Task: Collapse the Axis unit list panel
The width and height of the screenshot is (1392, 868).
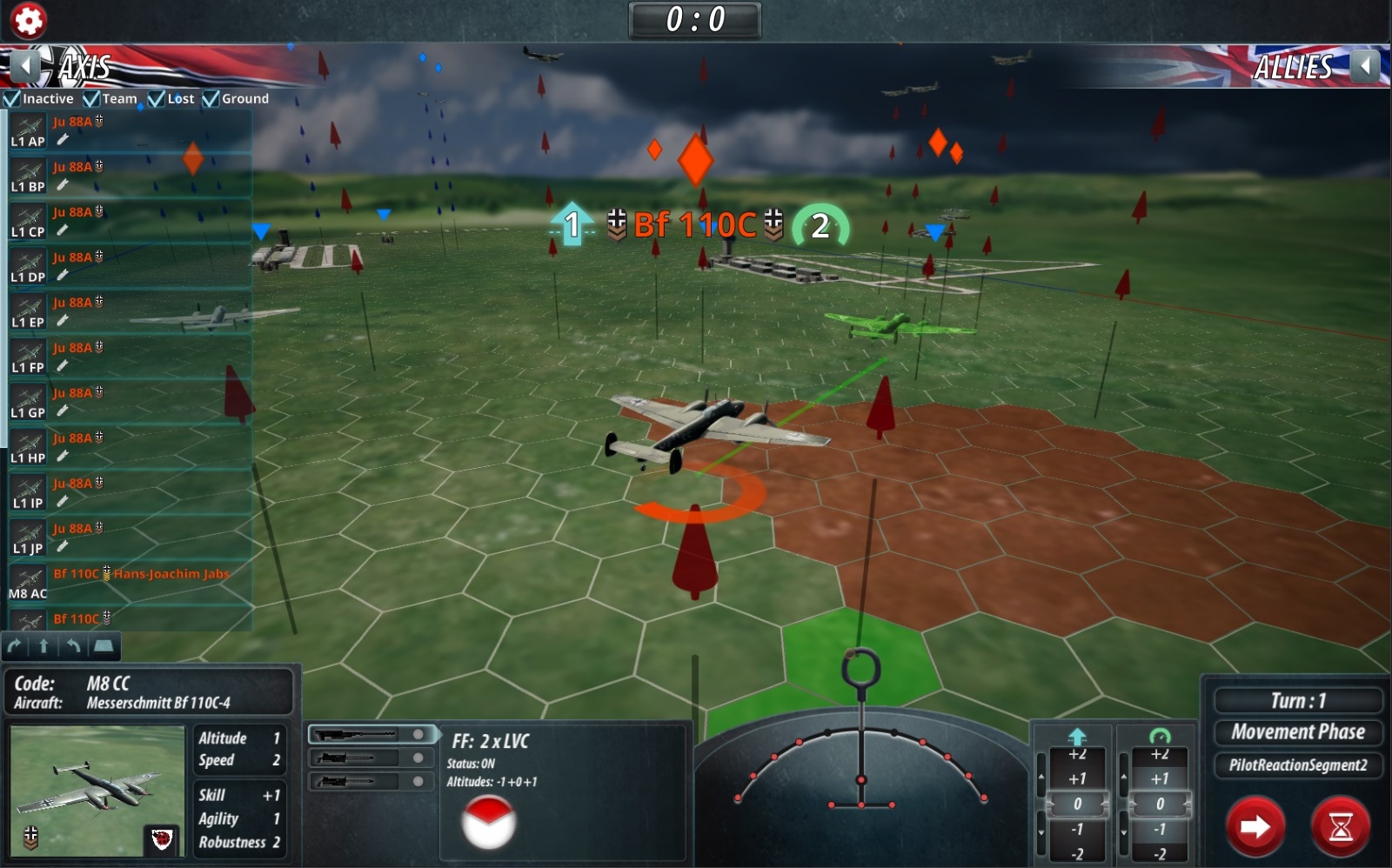Action: (x=26, y=65)
